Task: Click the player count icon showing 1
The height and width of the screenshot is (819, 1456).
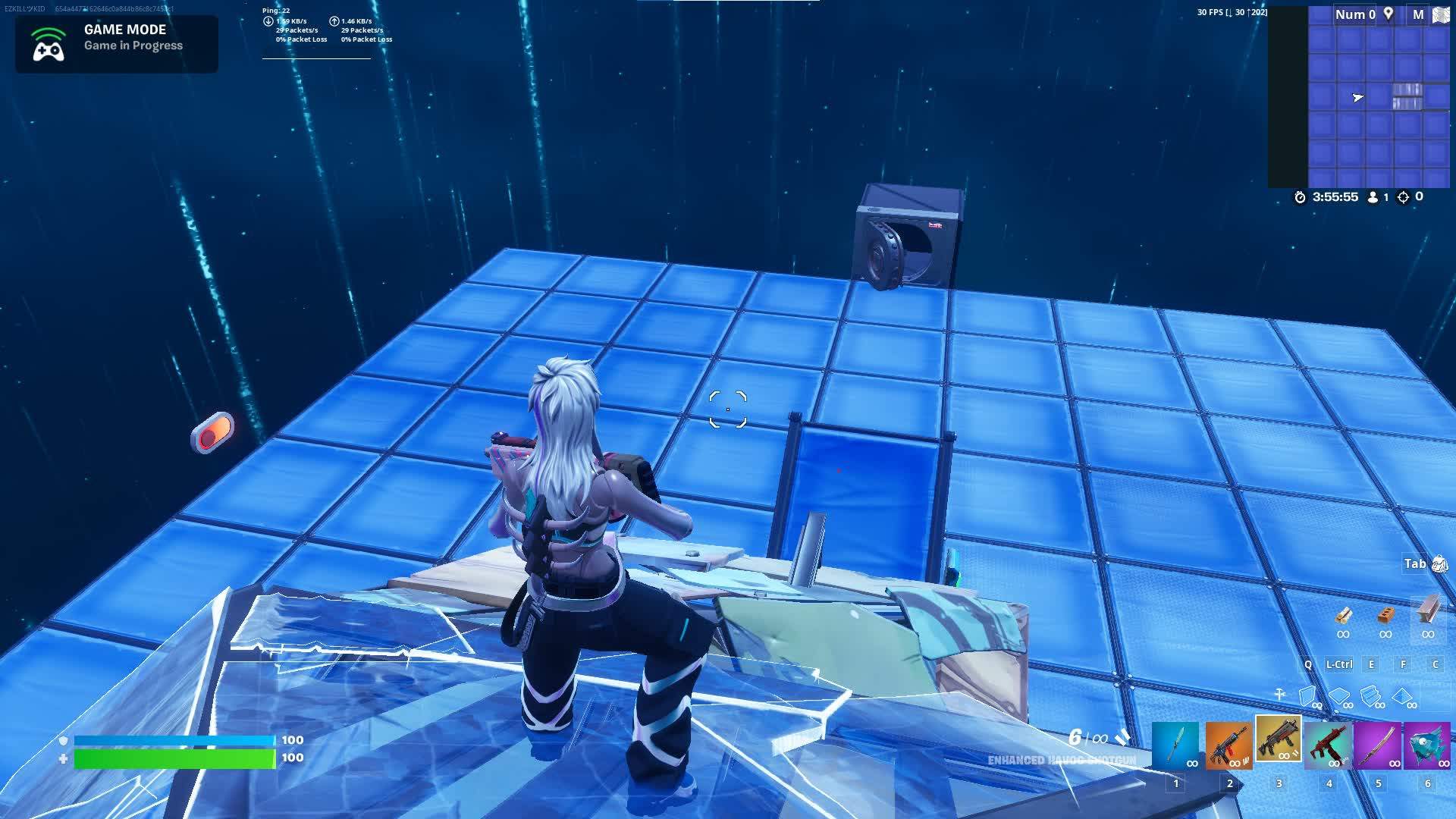Action: click(x=1373, y=197)
